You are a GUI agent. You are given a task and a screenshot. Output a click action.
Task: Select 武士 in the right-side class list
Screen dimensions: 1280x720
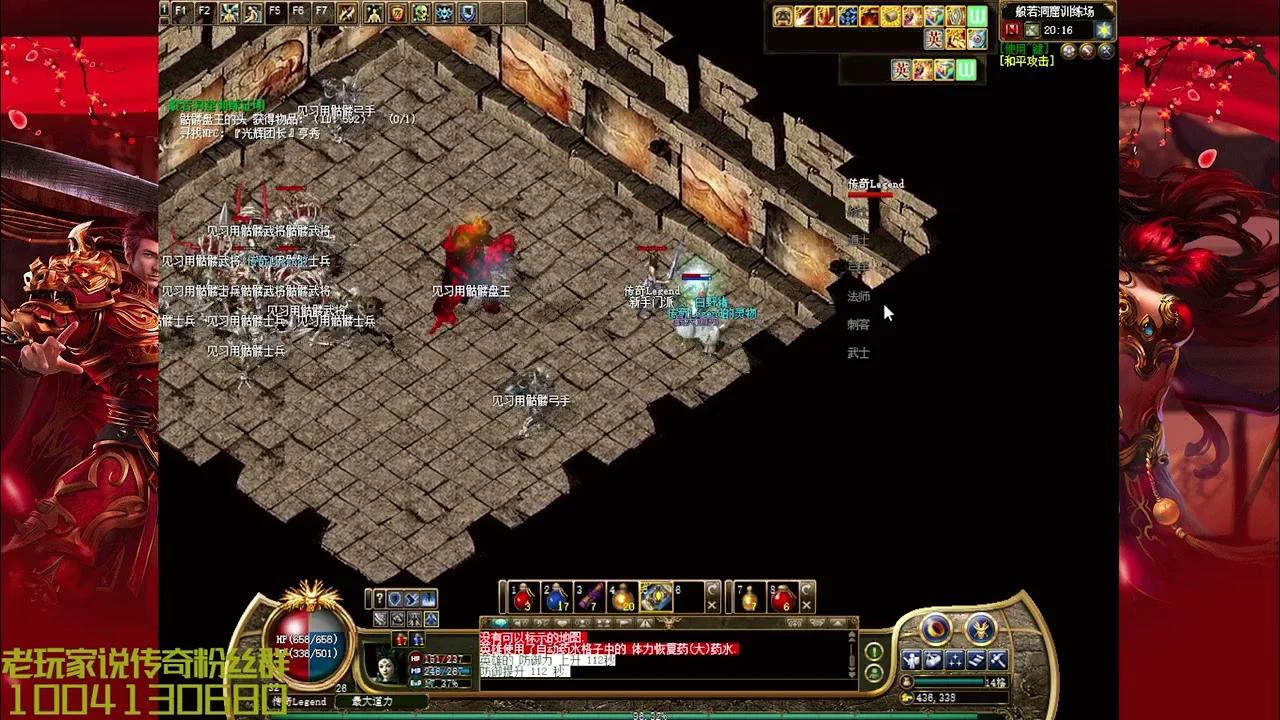click(856, 353)
